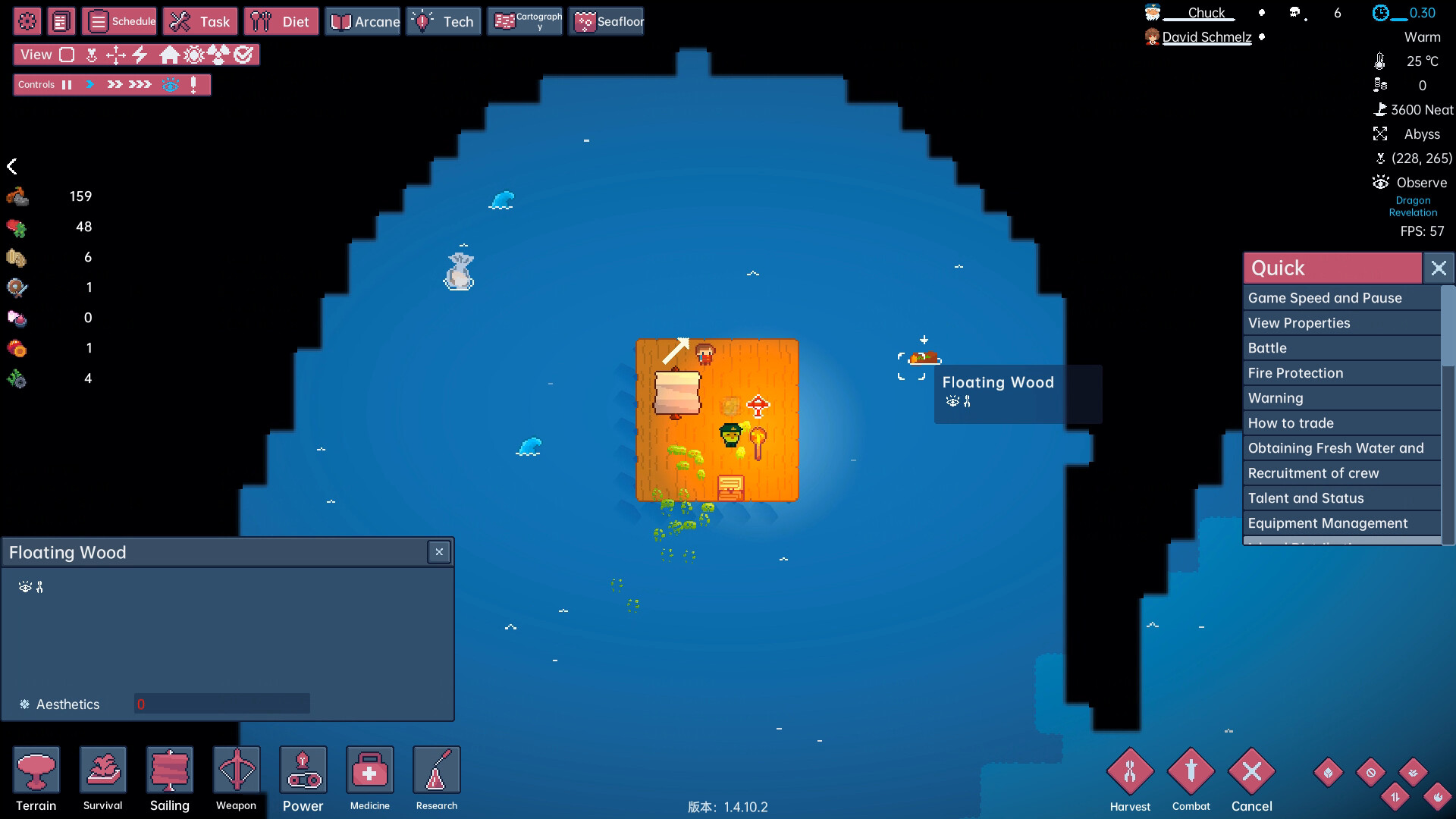Toggle the temperature overlay in View row
Image resolution: width=1456 pixels, height=819 pixels.
[195, 55]
